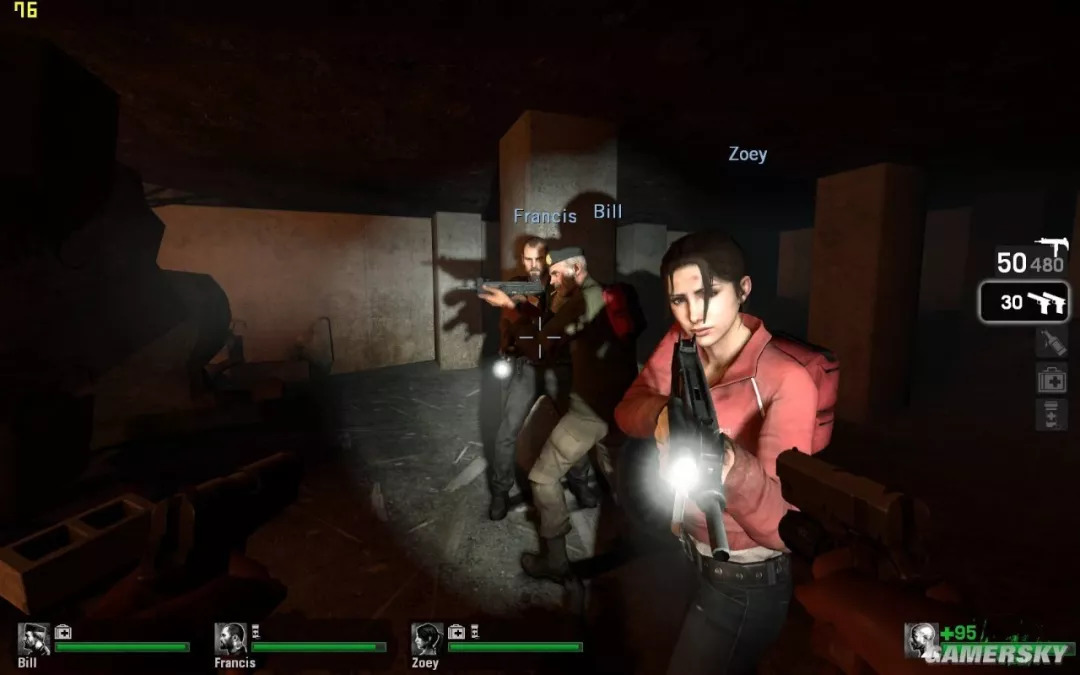Select the pain pills slot

point(1051,413)
